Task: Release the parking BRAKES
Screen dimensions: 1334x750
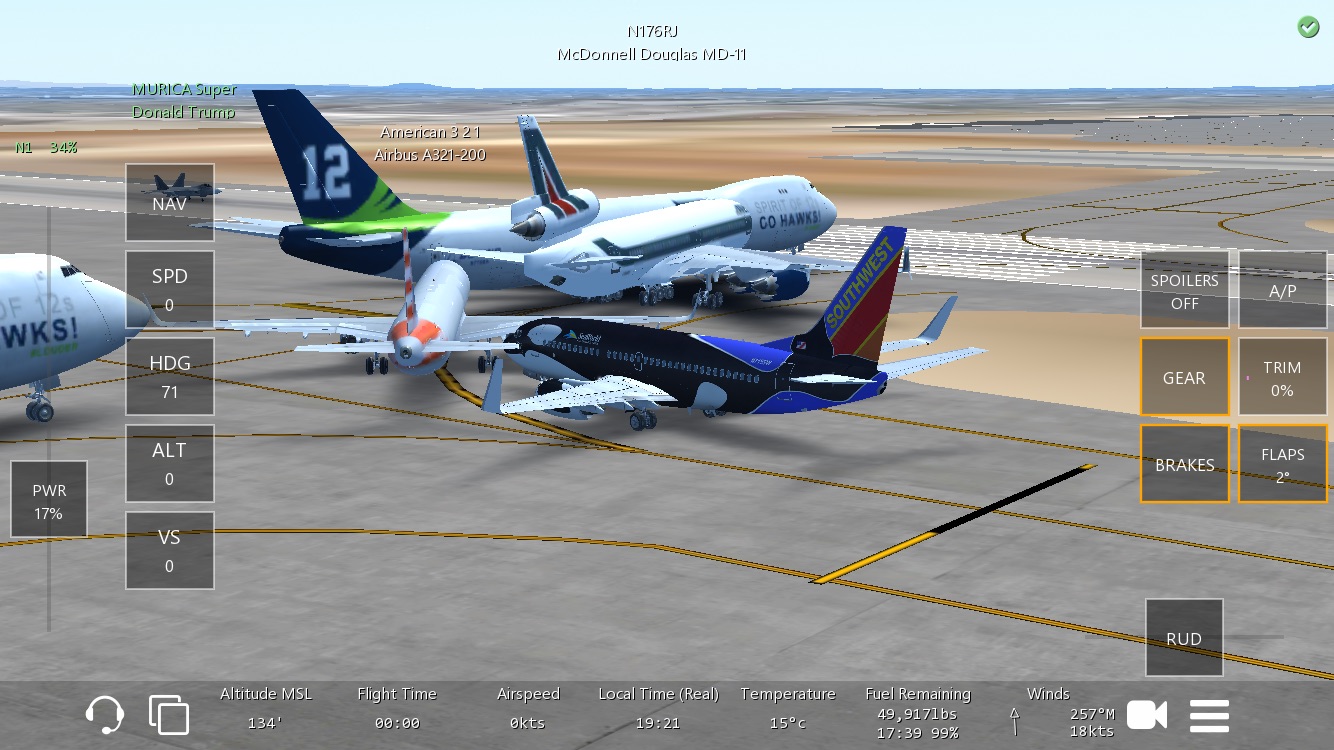Action: [x=1185, y=464]
